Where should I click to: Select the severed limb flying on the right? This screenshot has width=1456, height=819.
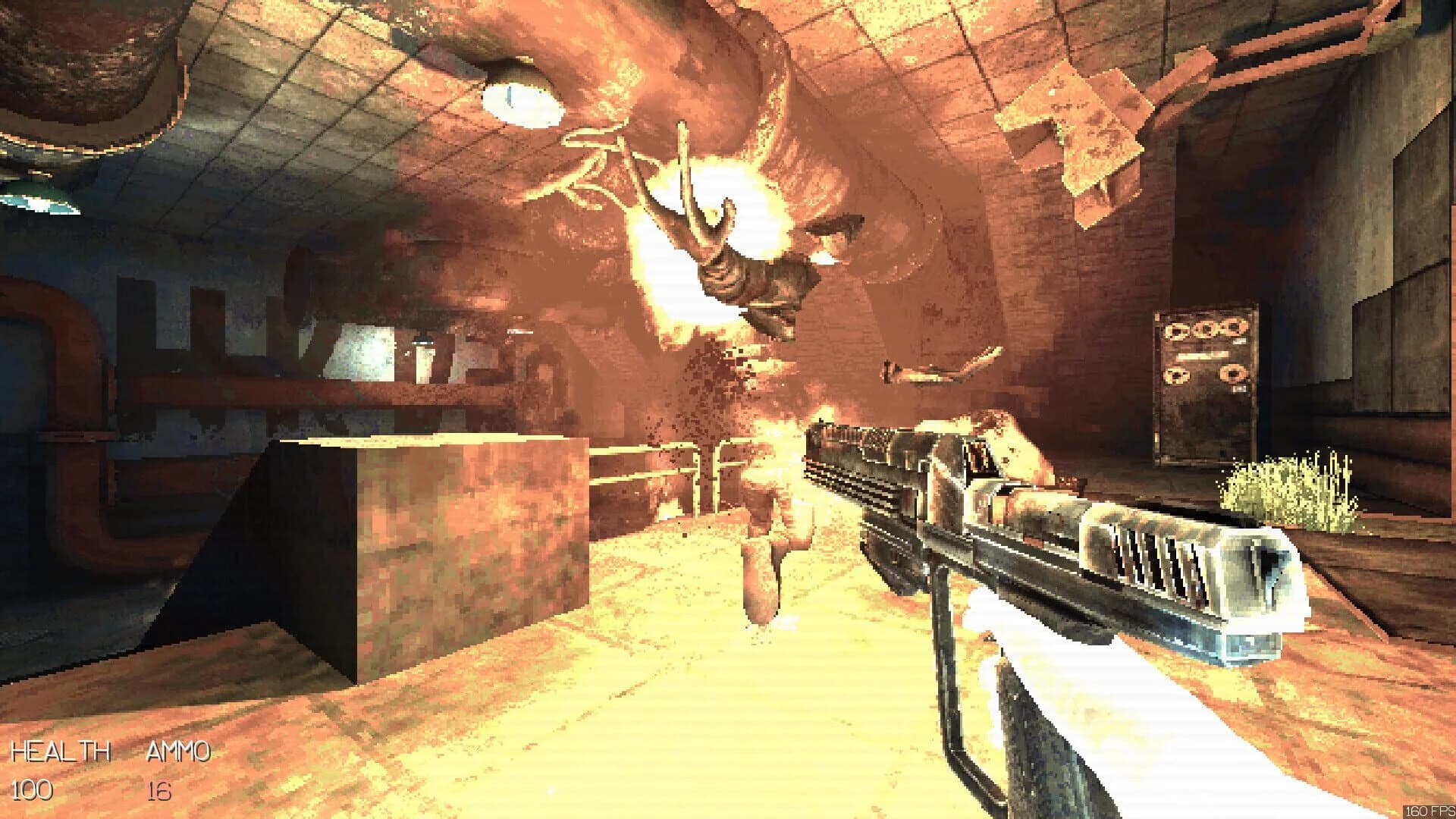tap(940, 368)
